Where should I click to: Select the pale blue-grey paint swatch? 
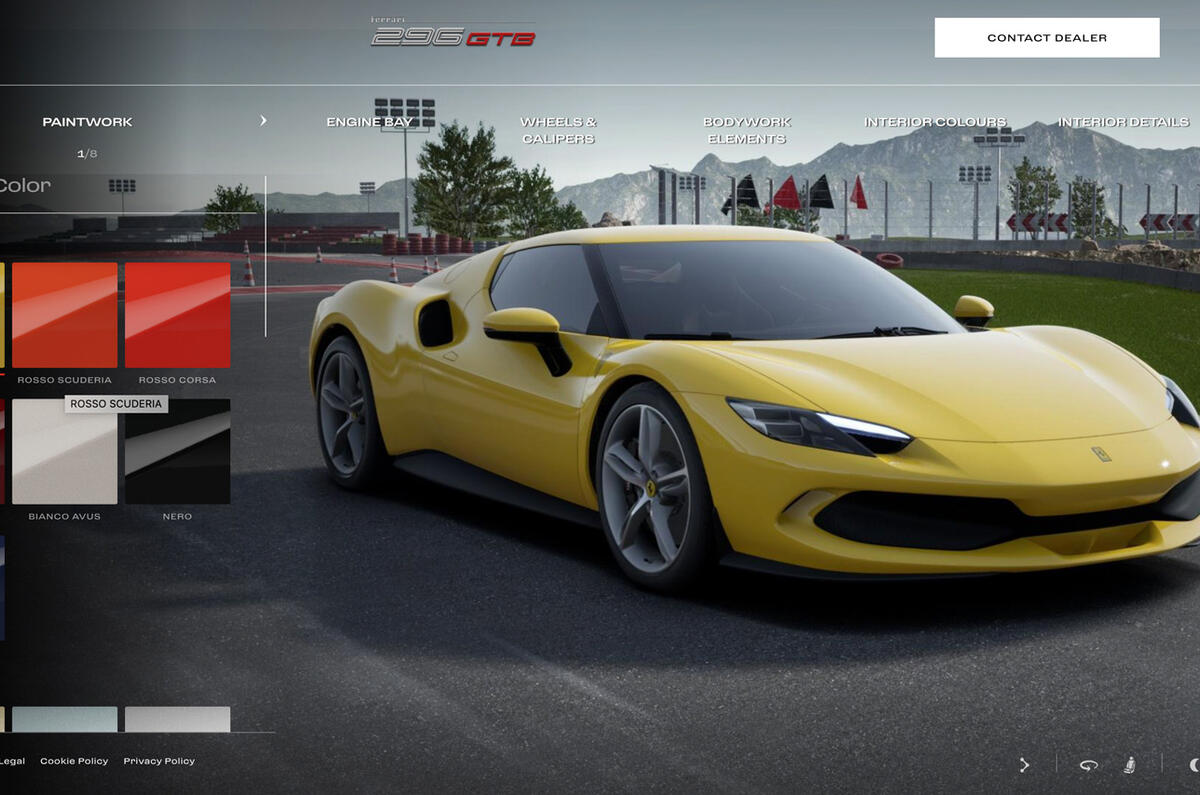tap(65, 719)
